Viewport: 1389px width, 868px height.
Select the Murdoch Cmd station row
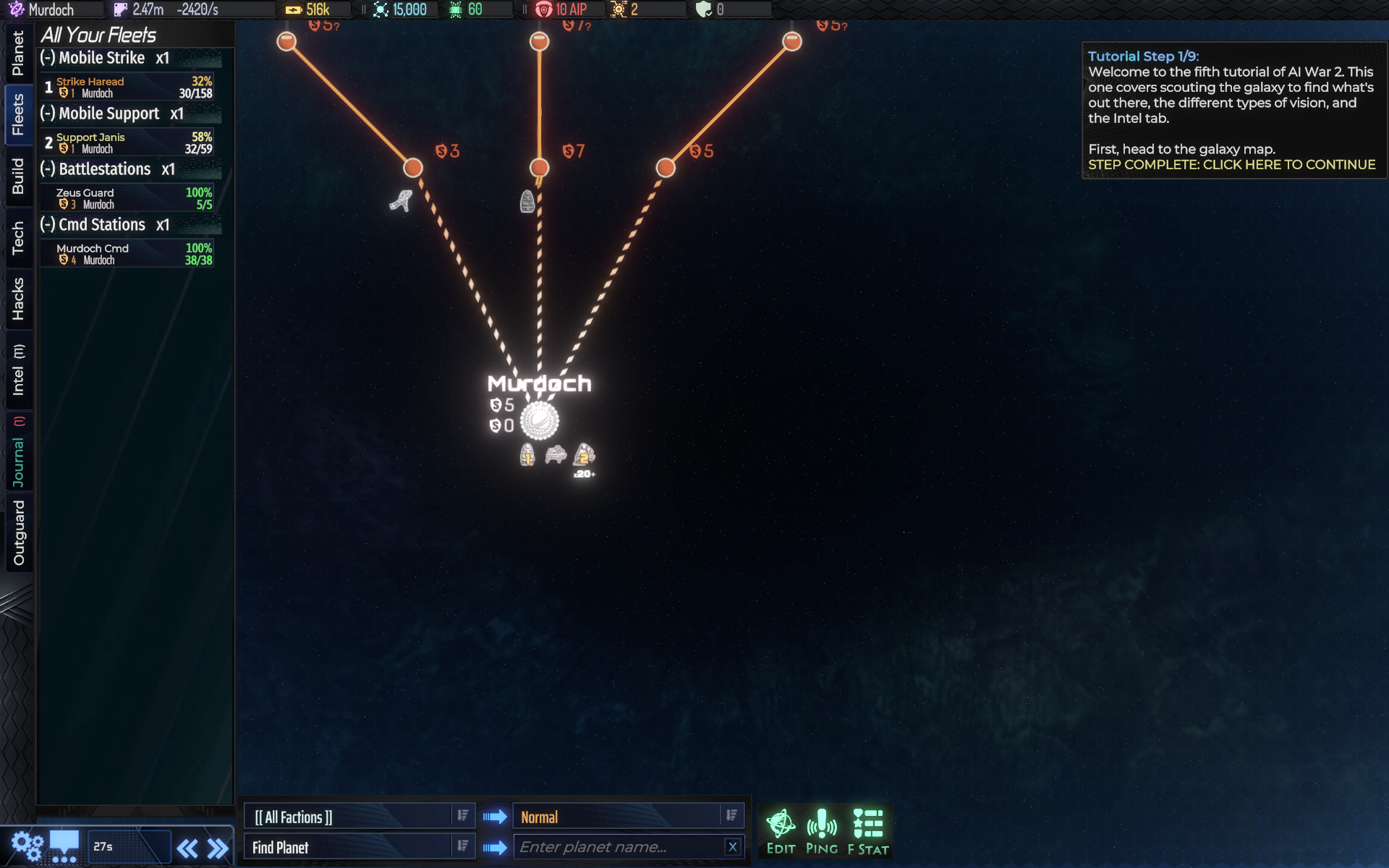pyautogui.click(x=127, y=254)
